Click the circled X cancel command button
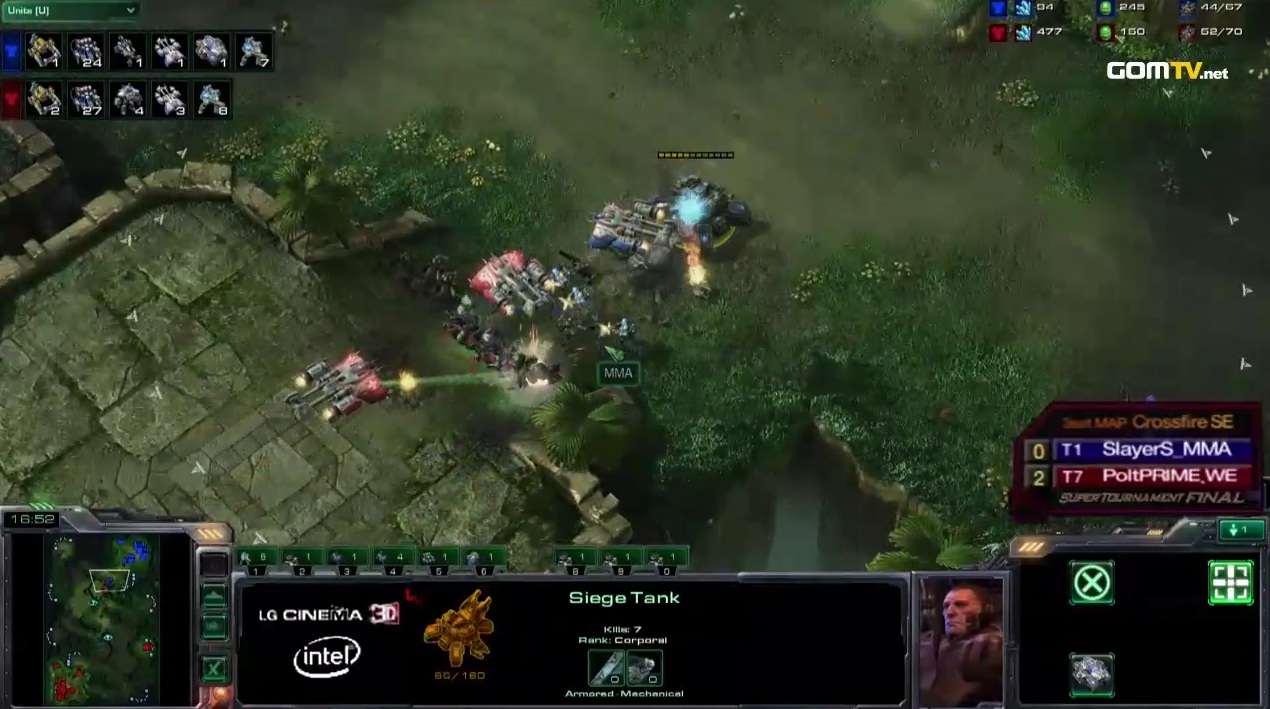 click(1092, 582)
